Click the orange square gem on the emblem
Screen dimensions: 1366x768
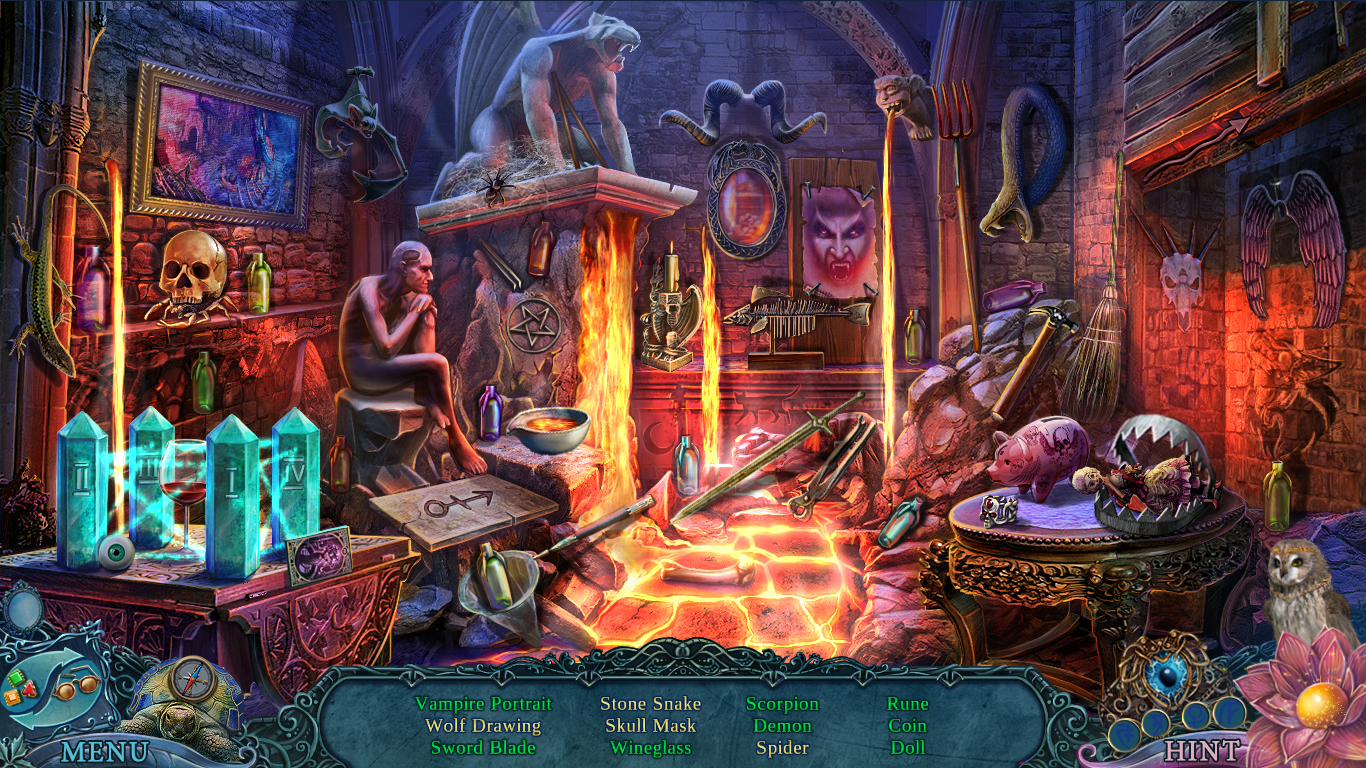(x=12, y=697)
